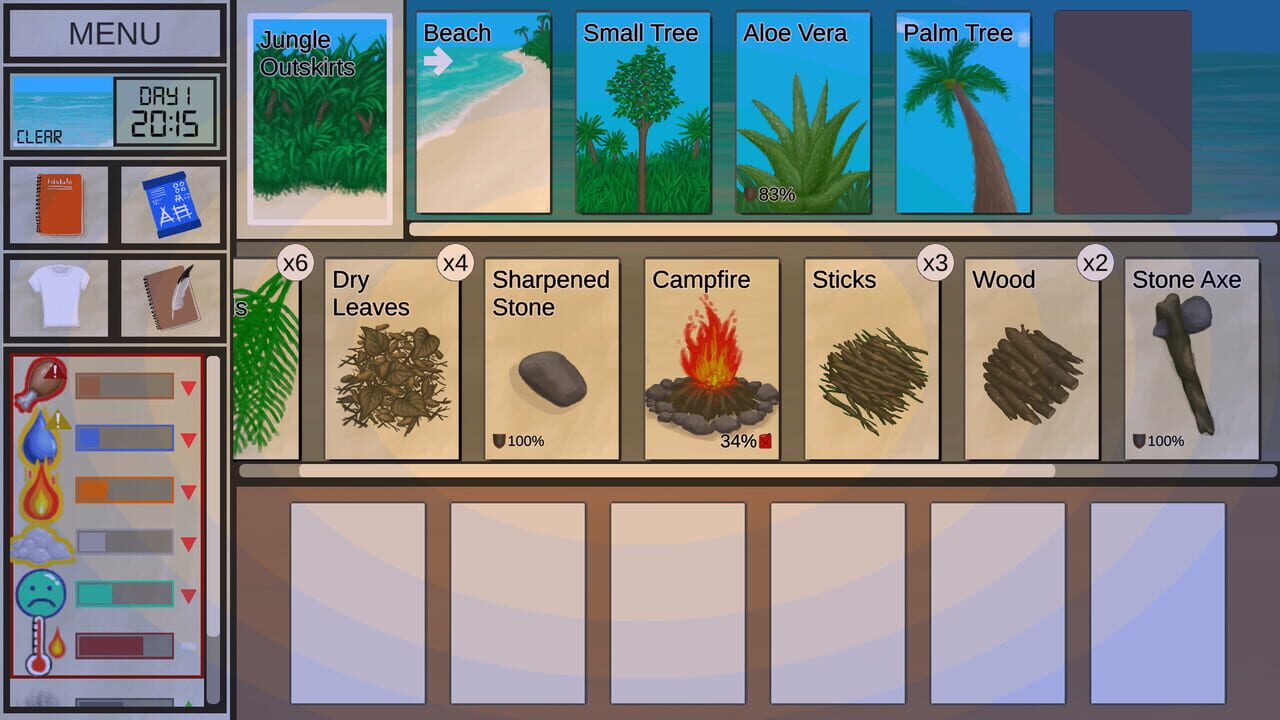The height and width of the screenshot is (720, 1280).
Task: Open the diary notebook with quill
Action: pos(172,297)
